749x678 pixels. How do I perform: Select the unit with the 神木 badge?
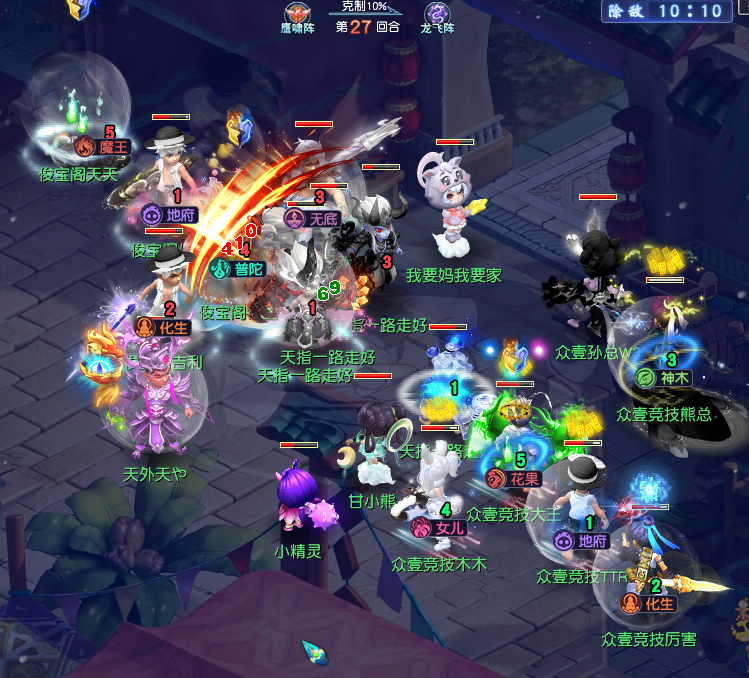662,378
